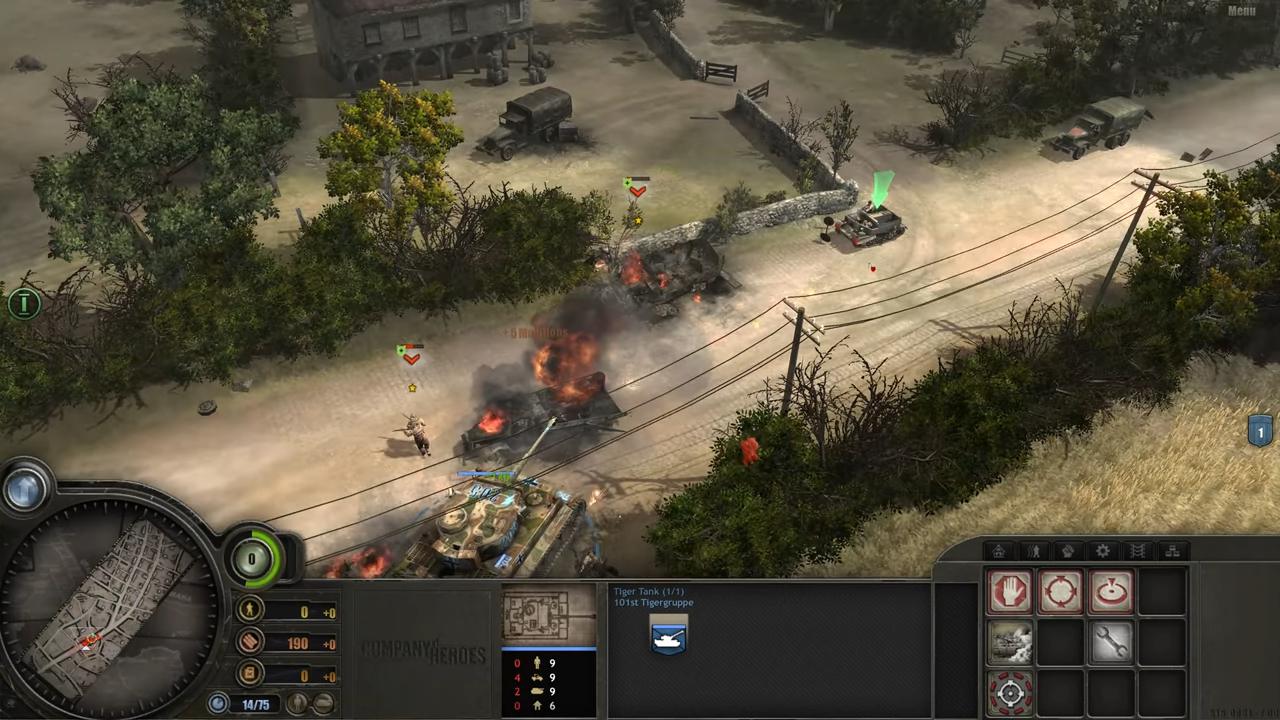Viewport: 1280px width, 720px height.
Task: Open the gear icon tab
Action: click(1103, 551)
